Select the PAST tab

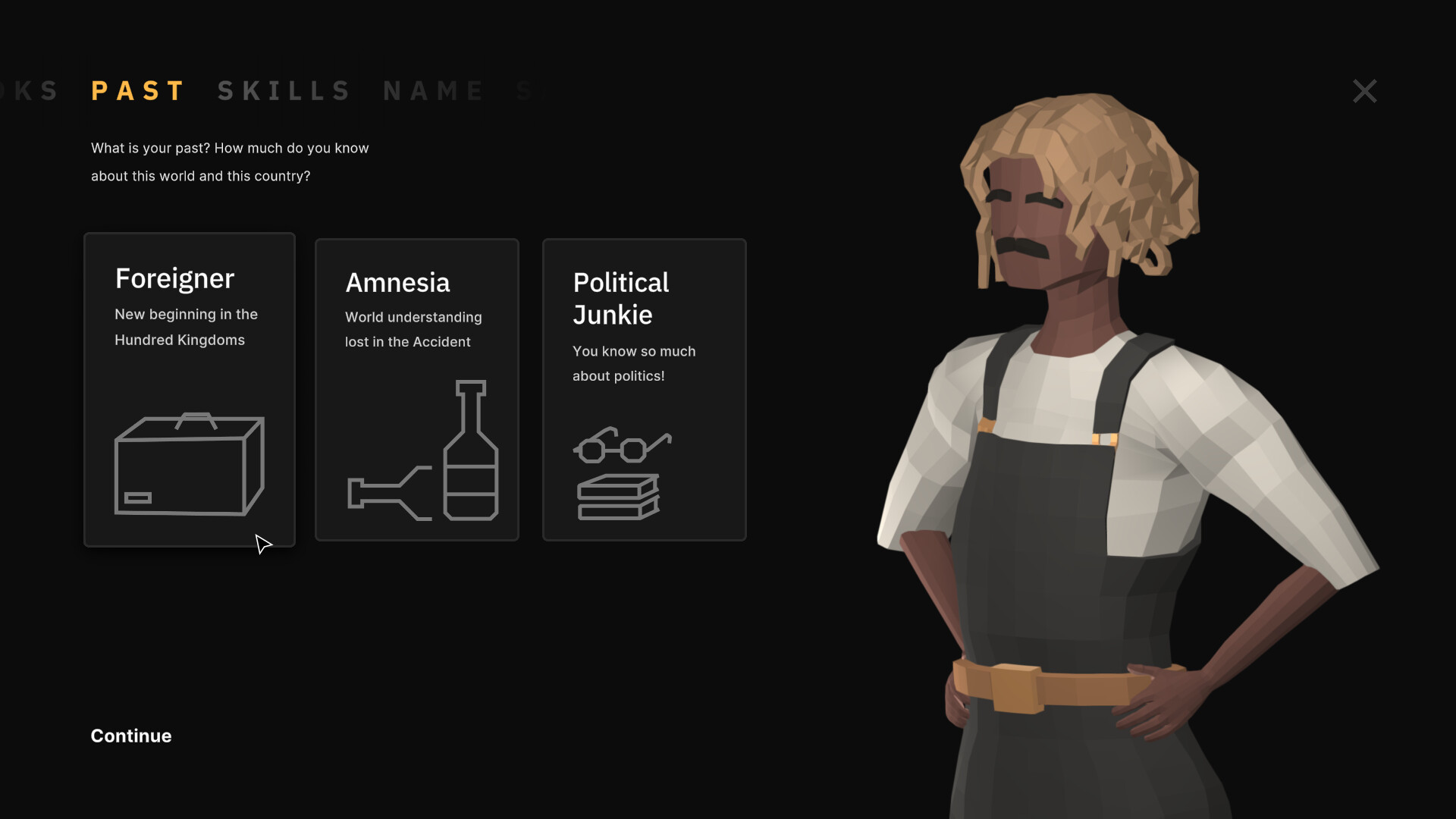(138, 90)
